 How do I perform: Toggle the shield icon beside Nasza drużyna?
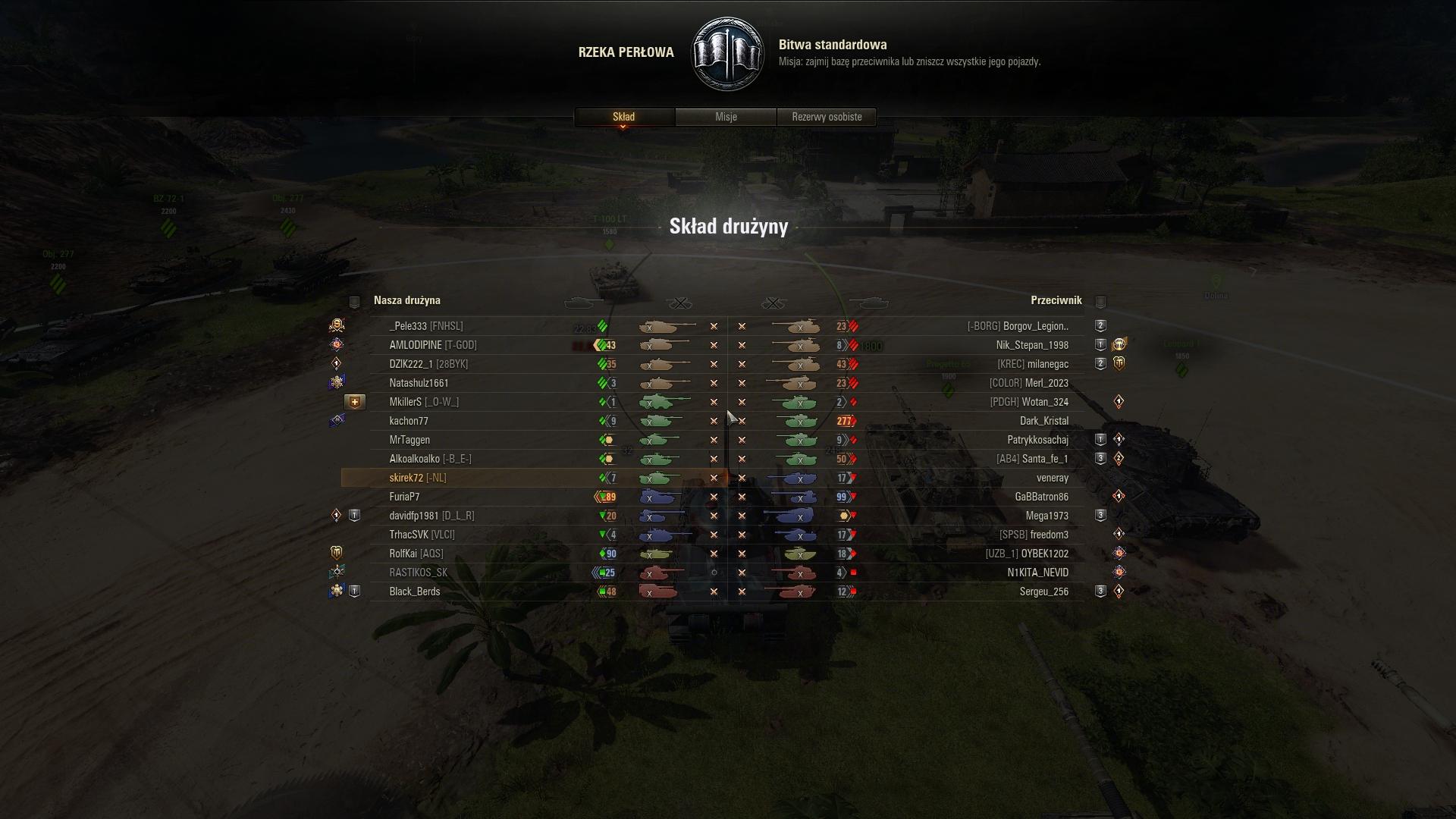coord(354,302)
